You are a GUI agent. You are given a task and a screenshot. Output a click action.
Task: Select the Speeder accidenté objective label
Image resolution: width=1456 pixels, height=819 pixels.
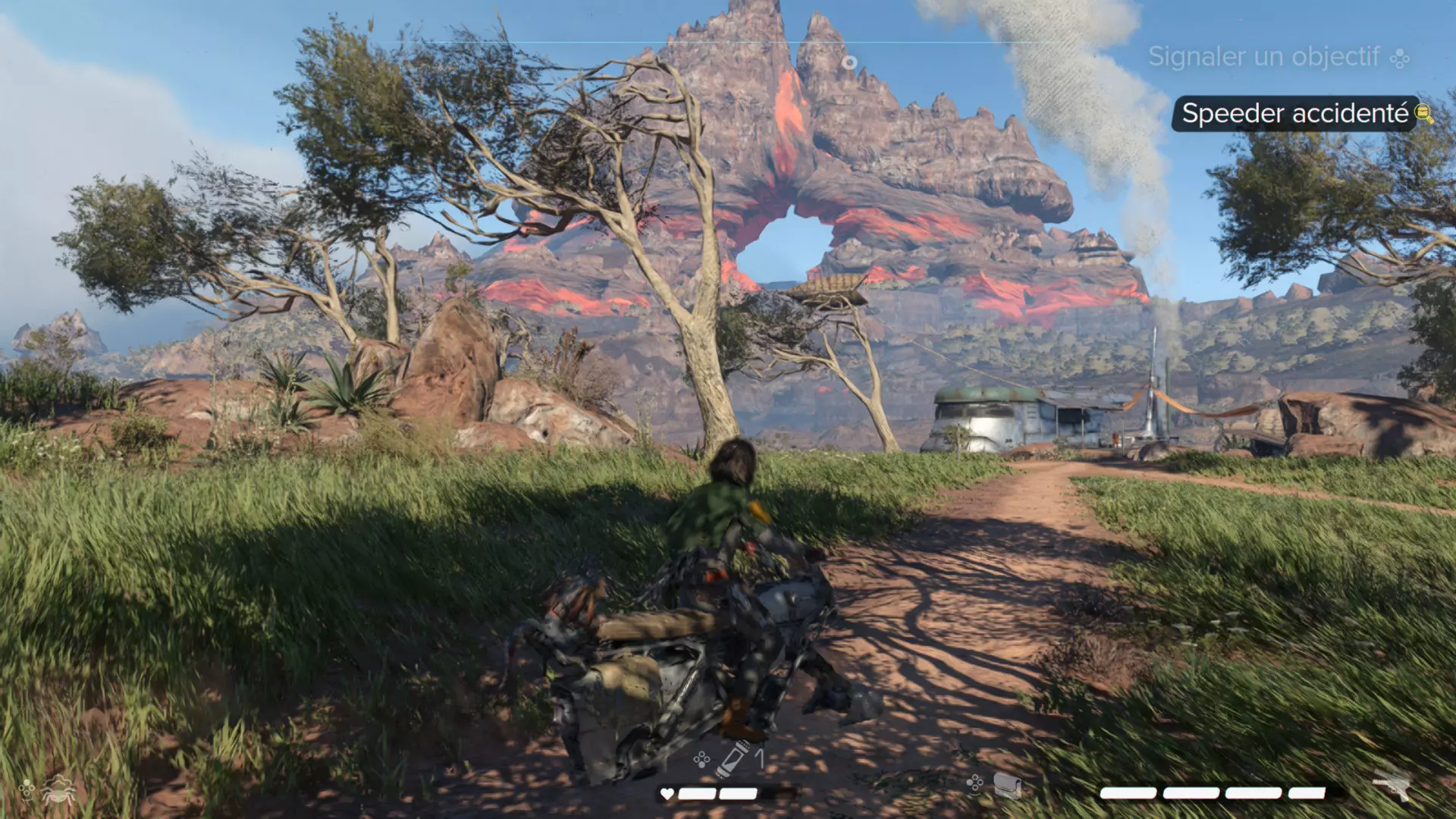coord(1294,114)
